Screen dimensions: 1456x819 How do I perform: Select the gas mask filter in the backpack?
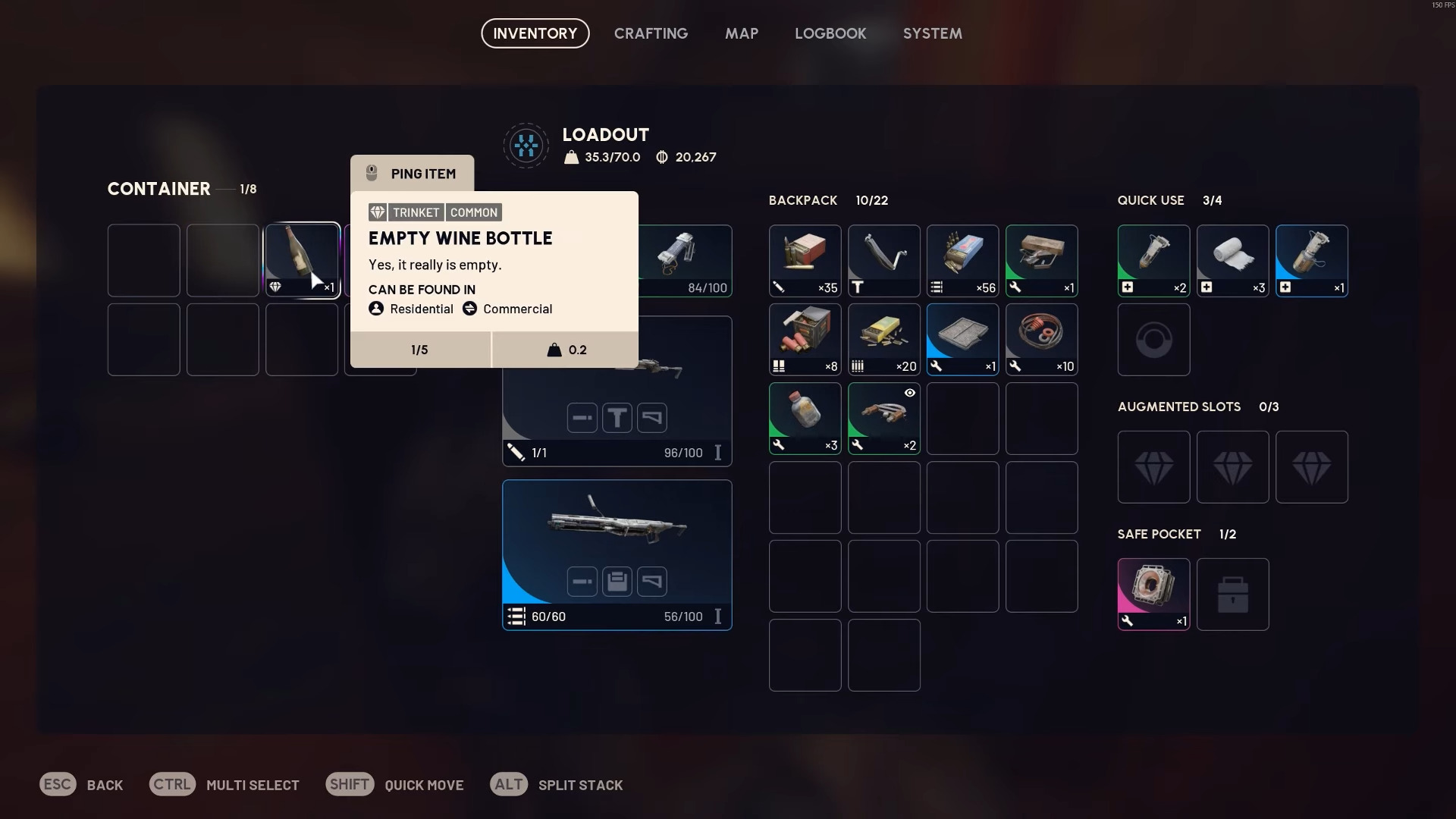962,339
